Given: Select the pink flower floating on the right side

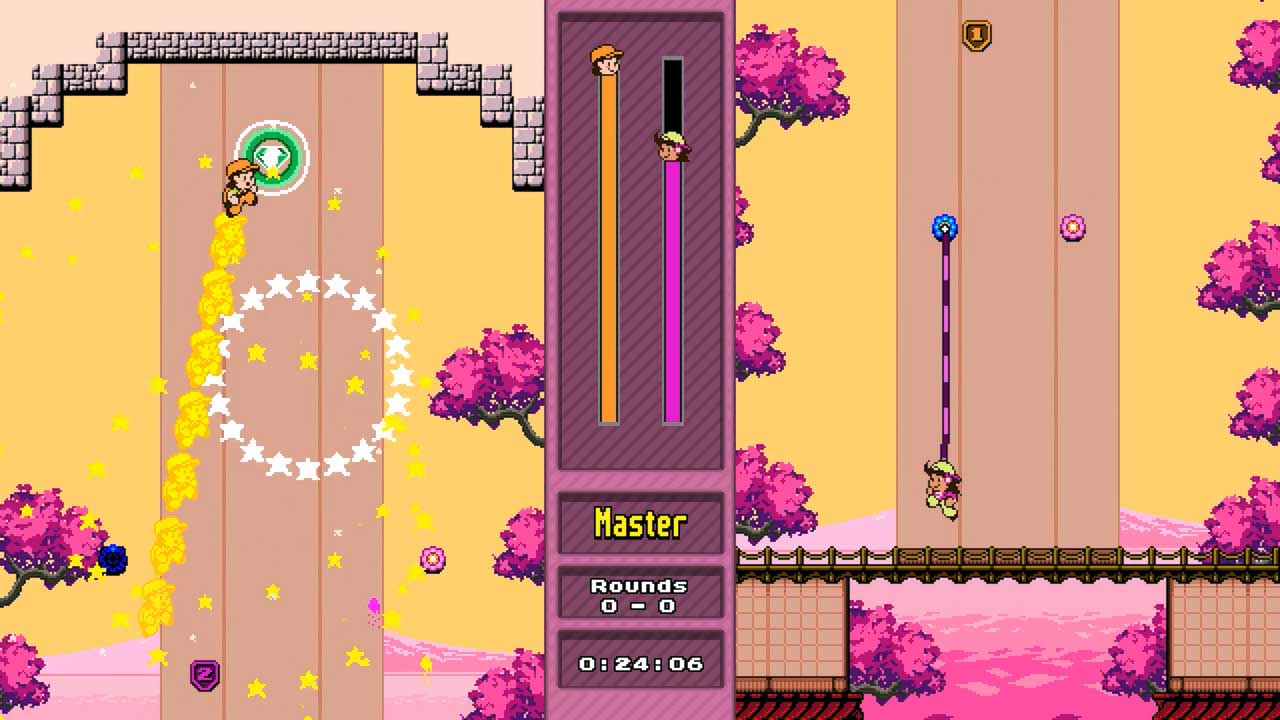Looking at the screenshot, I should pyautogui.click(x=1073, y=228).
